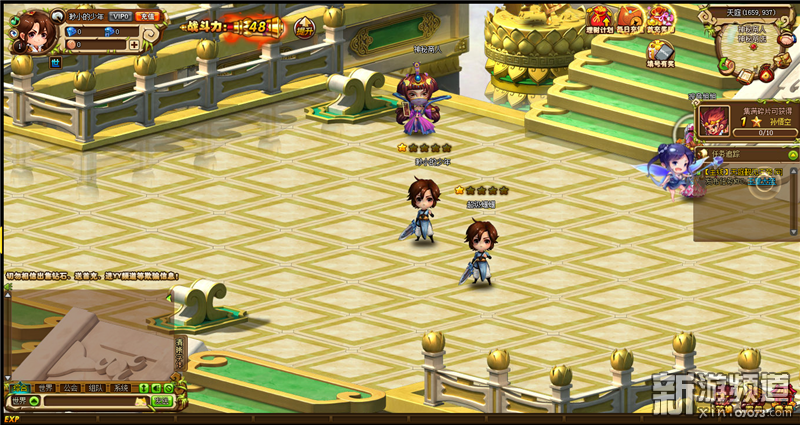This screenshot has height=425, width=800.
Task: Switch to the 系统 system chat tab
Action: (120, 387)
